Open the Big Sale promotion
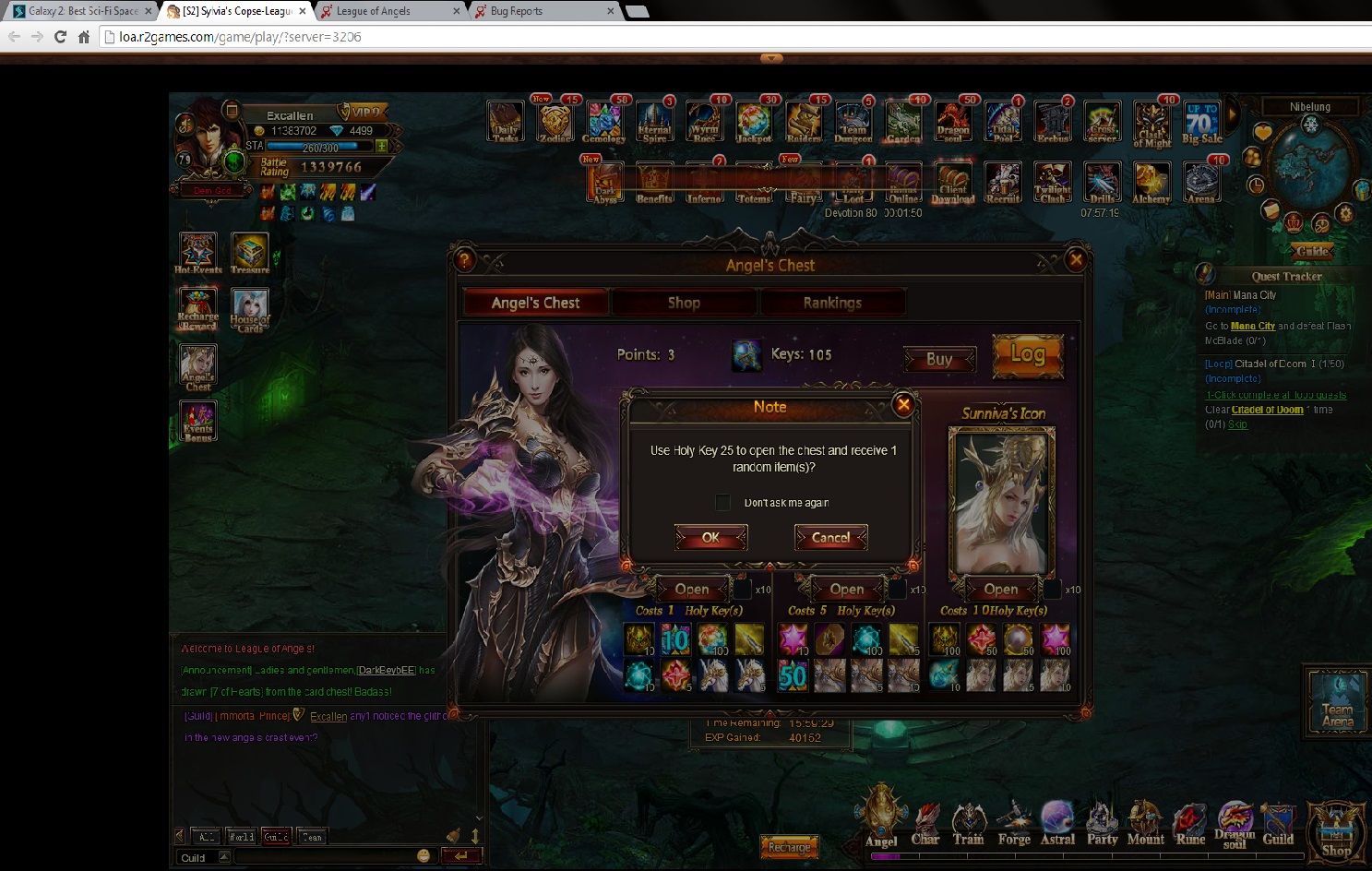The image size is (1372, 871). tap(1201, 124)
